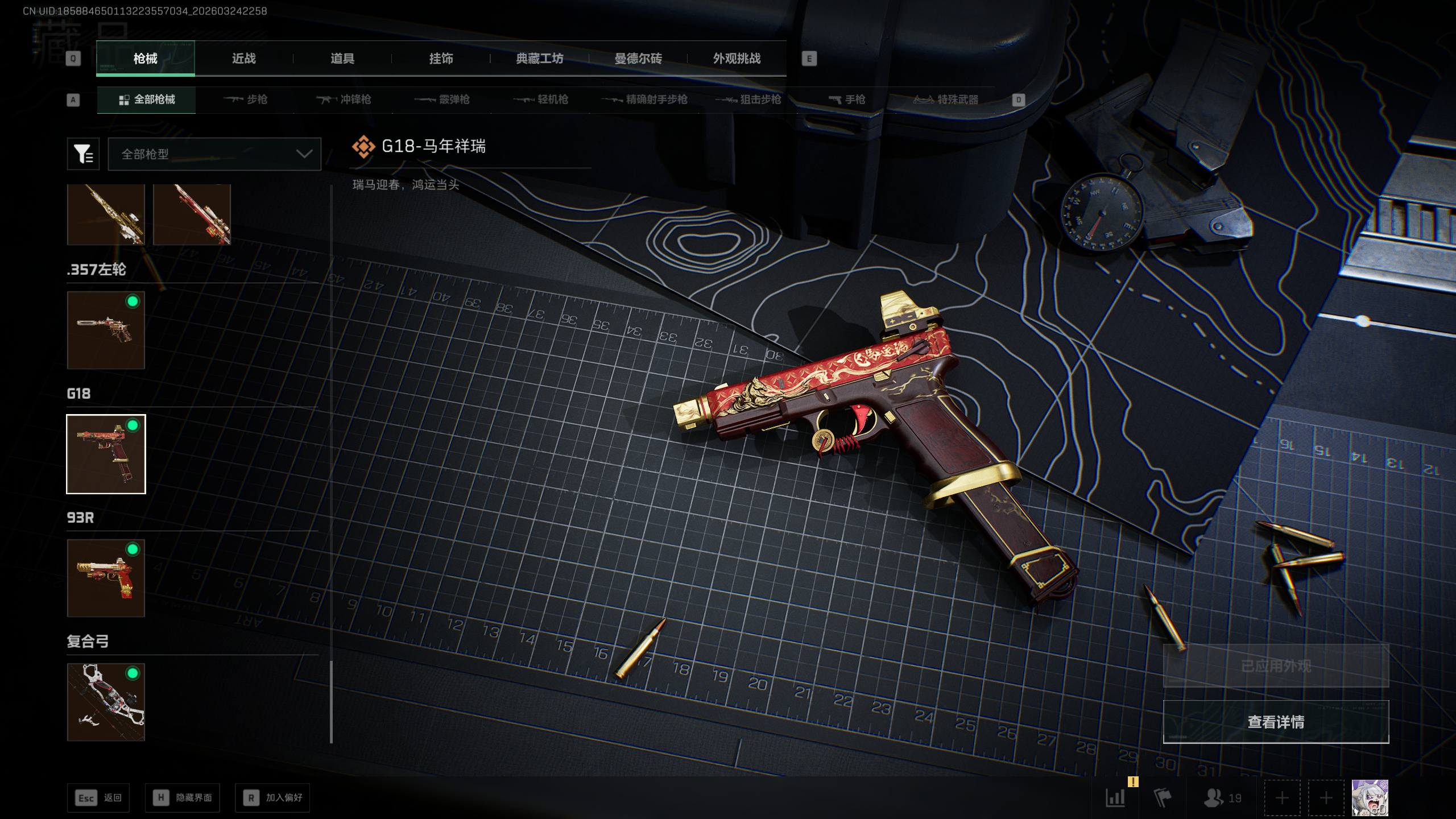Open the player avatar profile icon

click(x=1370, y=798)
